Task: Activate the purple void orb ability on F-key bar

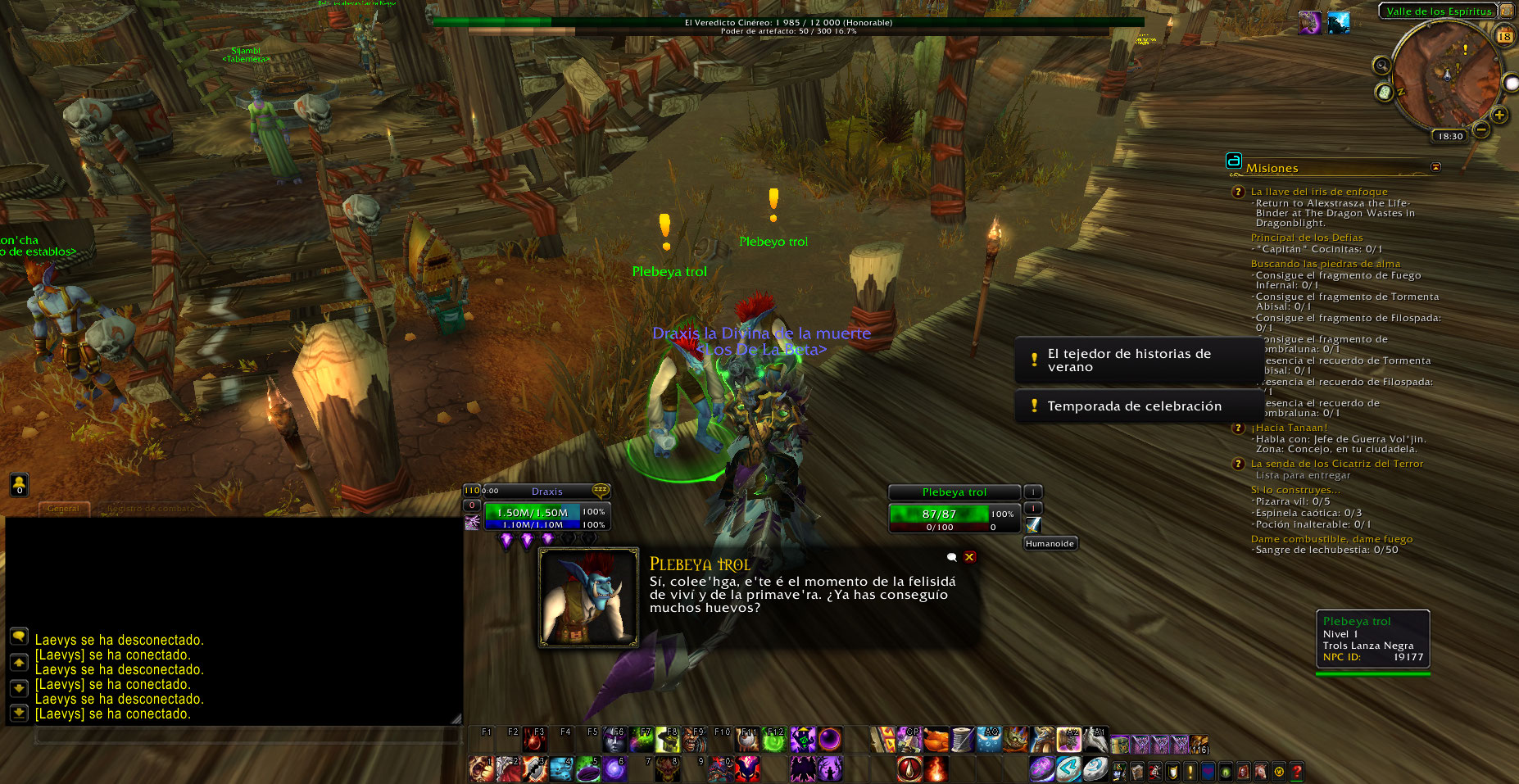Action: pyautogui.click(x=830, y=739)
